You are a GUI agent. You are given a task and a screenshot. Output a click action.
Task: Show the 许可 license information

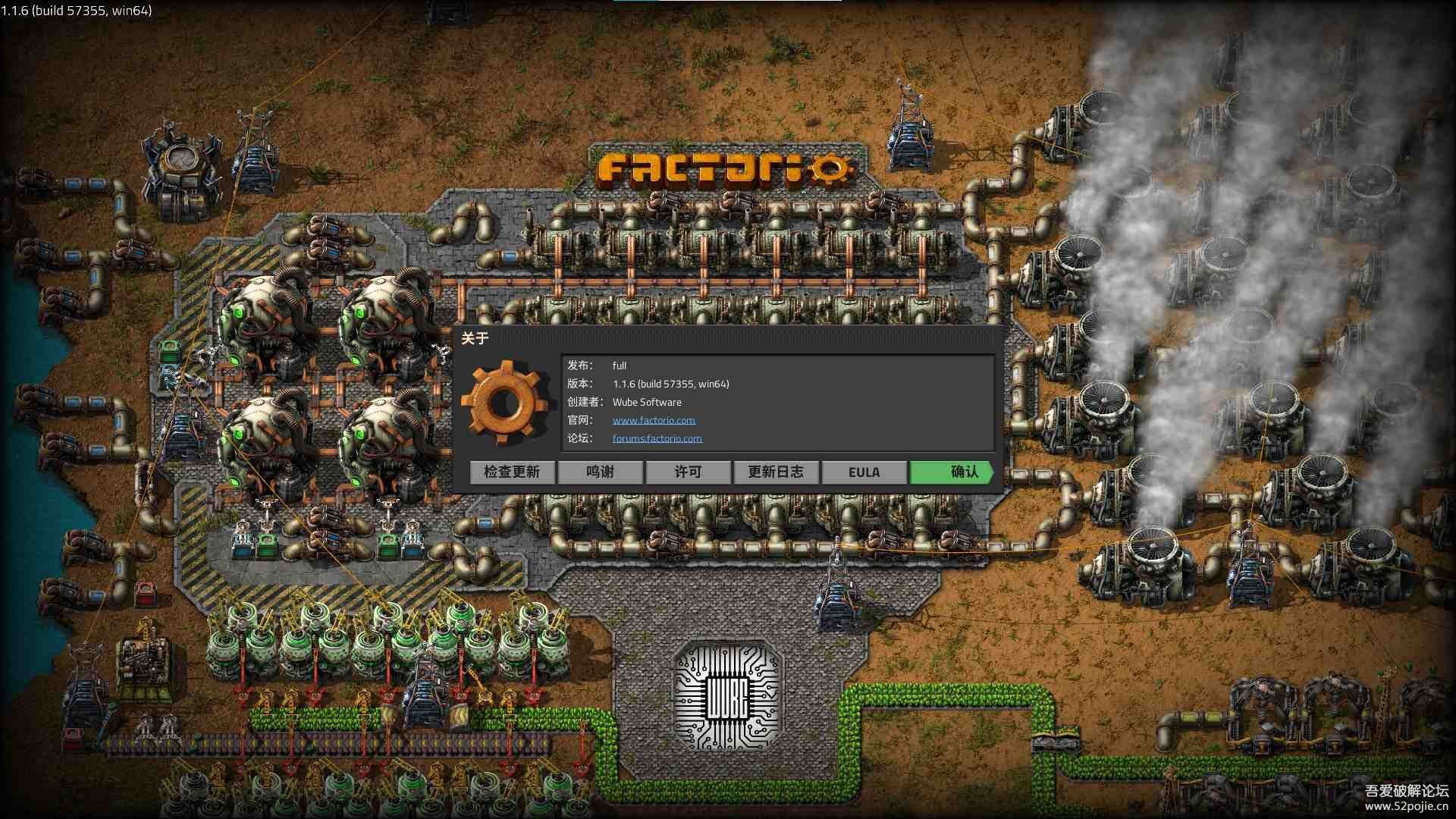pos(688,472)
